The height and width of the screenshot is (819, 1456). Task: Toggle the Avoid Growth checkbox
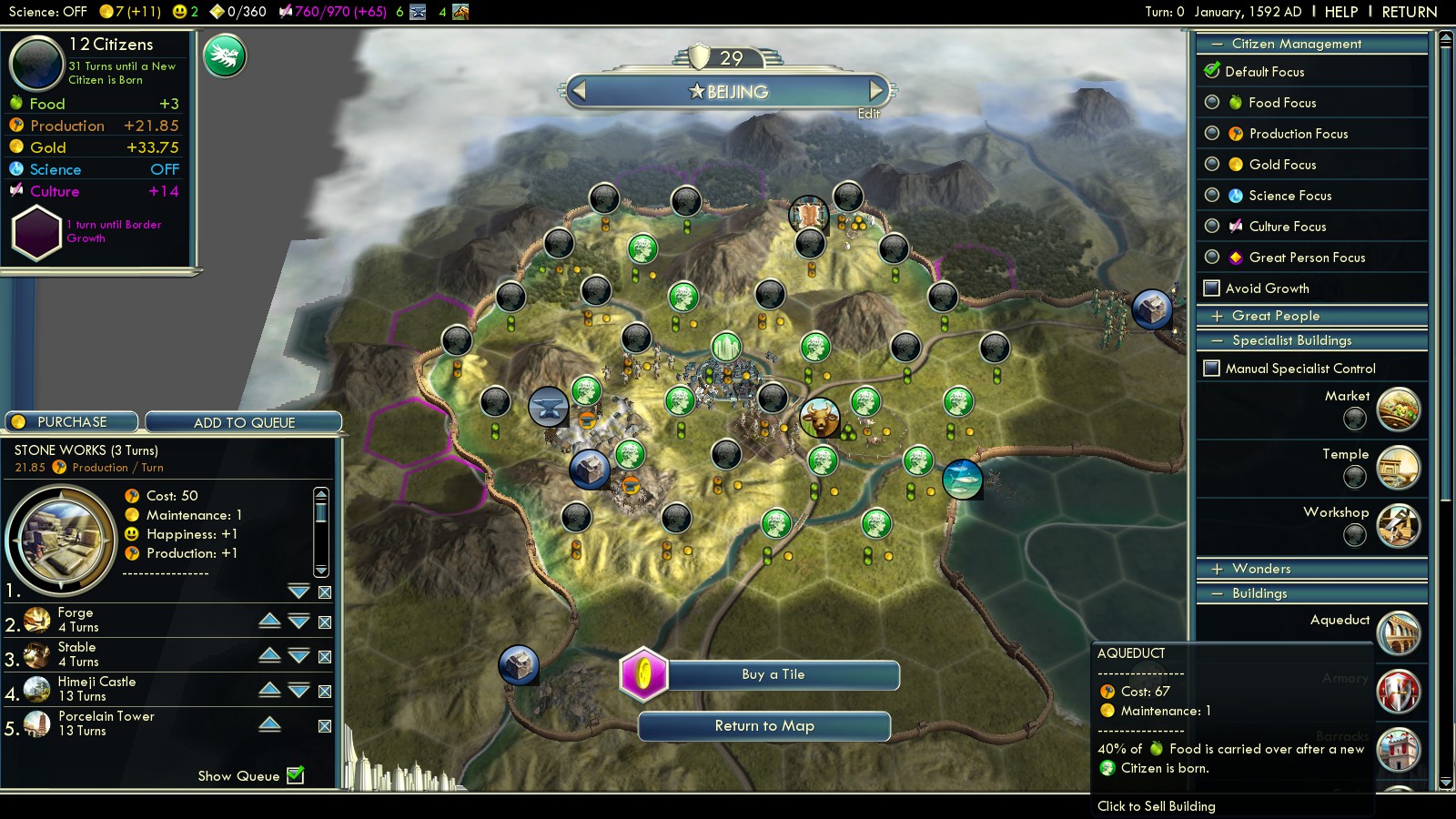click(1212, 288)
